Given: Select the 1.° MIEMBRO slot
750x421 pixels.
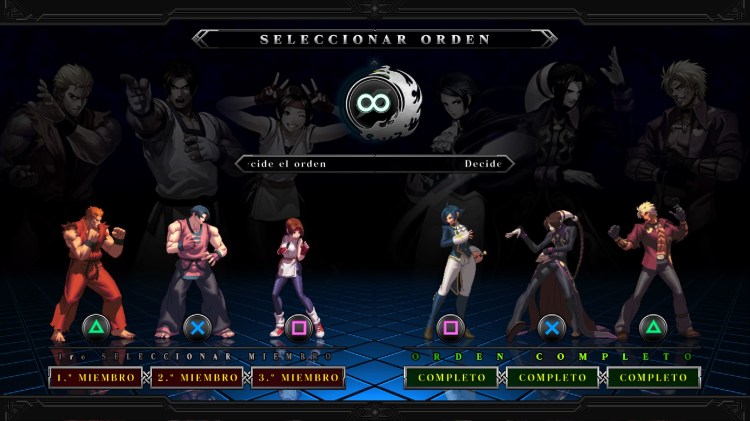Looking at the screenshot, I should pos(95,378).
